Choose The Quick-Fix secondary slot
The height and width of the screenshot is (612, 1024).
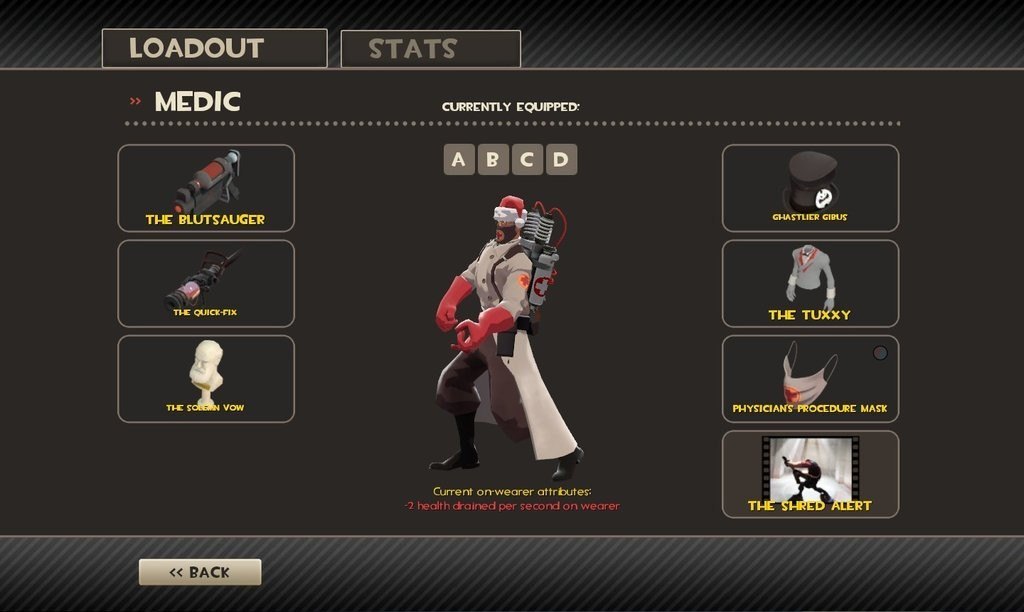206,283
